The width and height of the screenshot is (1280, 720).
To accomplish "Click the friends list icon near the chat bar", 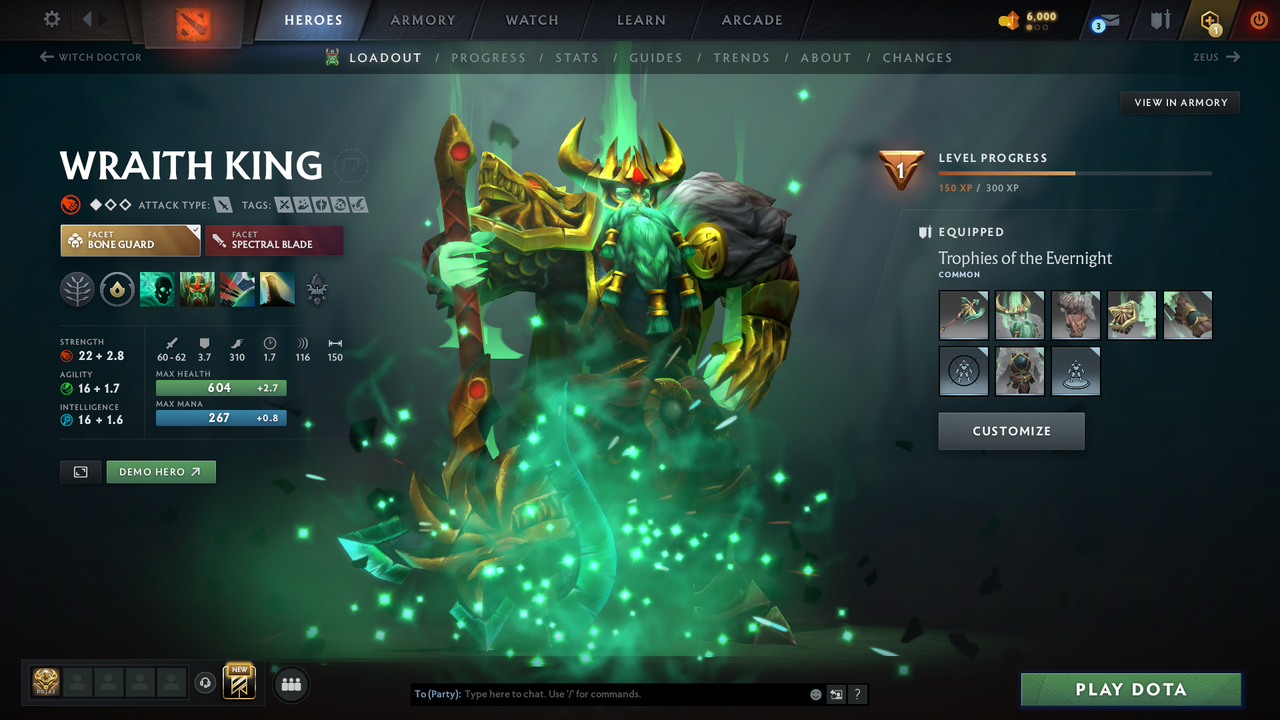I will [x=290, y=684].
